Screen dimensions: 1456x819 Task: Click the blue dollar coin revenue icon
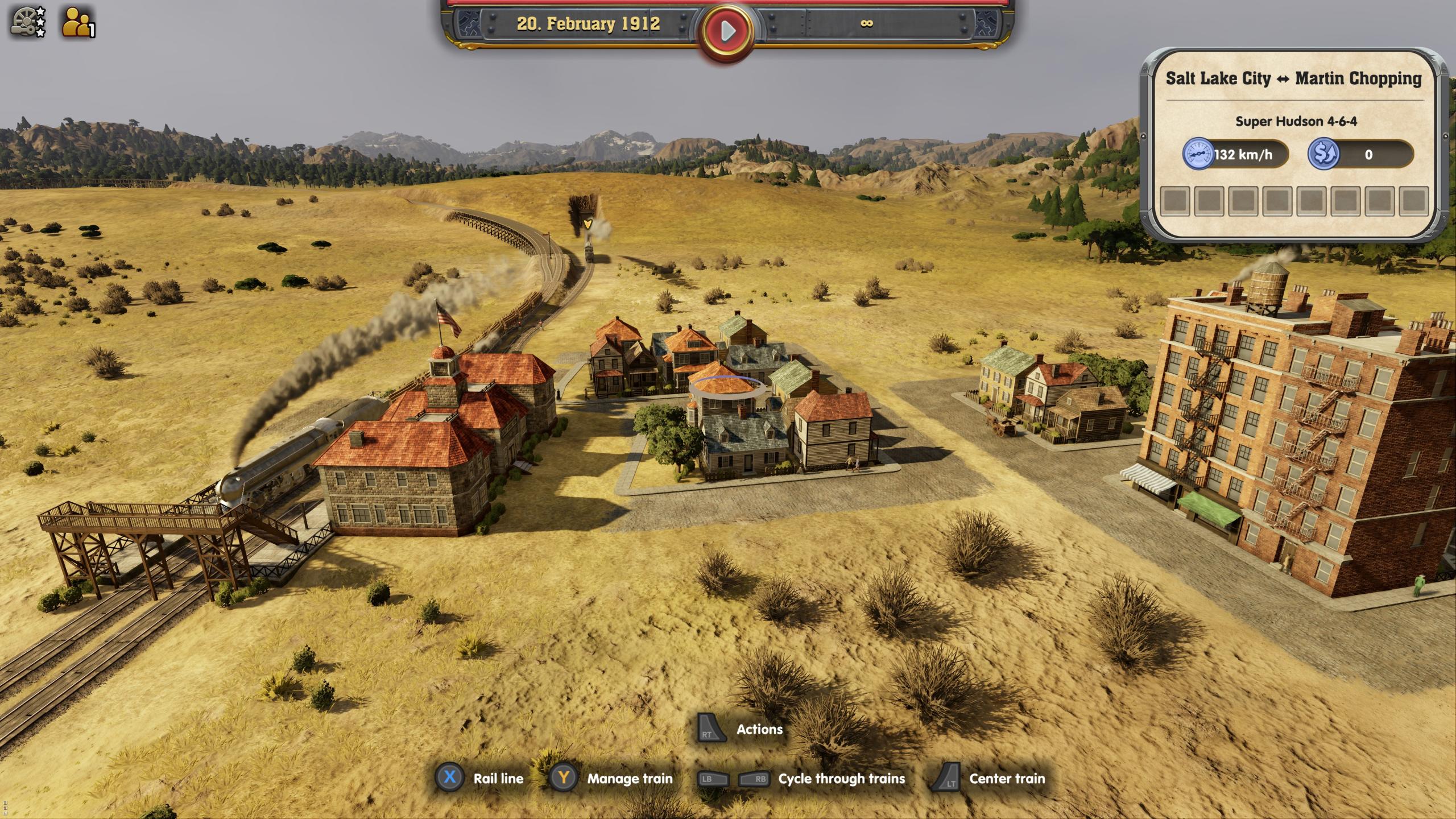coord(1326,154)
